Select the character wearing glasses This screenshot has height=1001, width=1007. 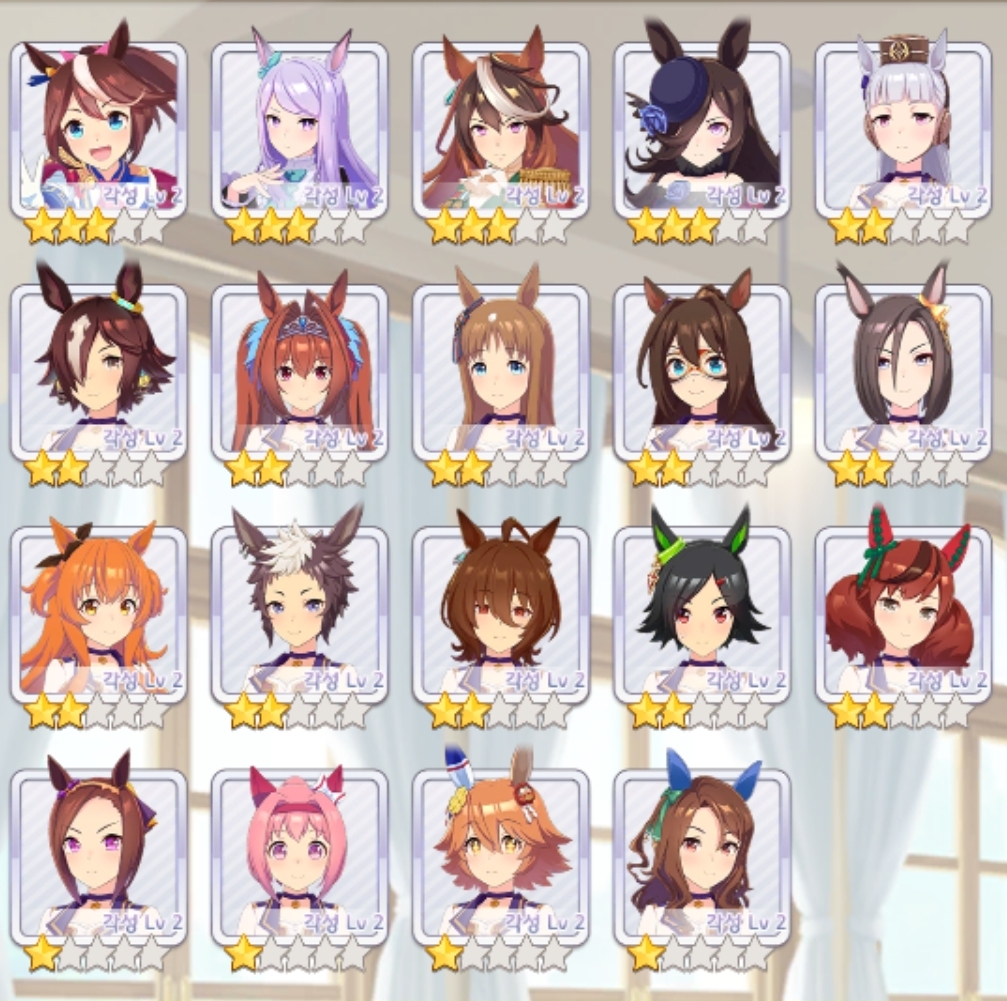tap(702, 372)
